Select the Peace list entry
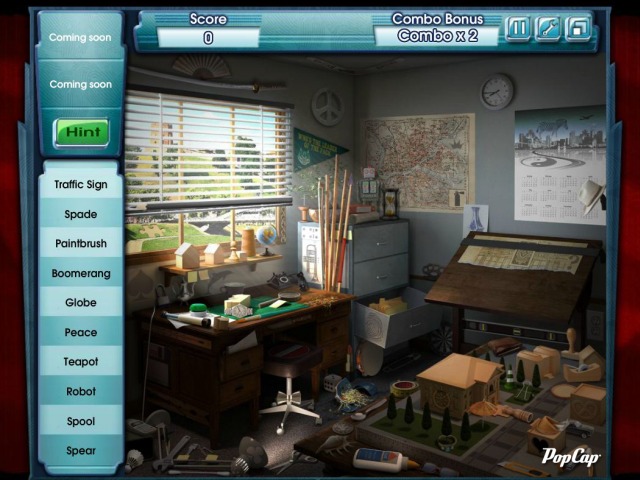 click(x=81, y=332)
